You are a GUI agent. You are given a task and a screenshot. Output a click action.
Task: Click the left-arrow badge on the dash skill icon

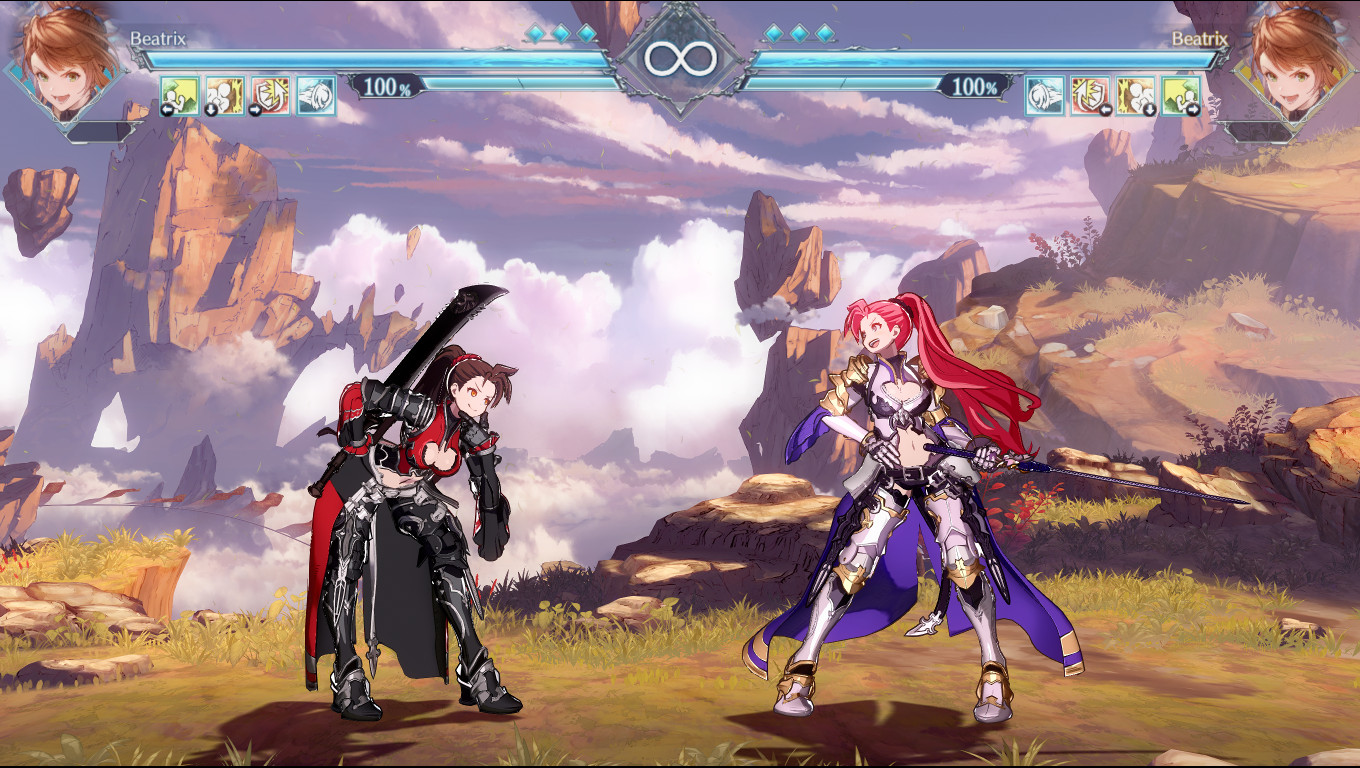166,108
